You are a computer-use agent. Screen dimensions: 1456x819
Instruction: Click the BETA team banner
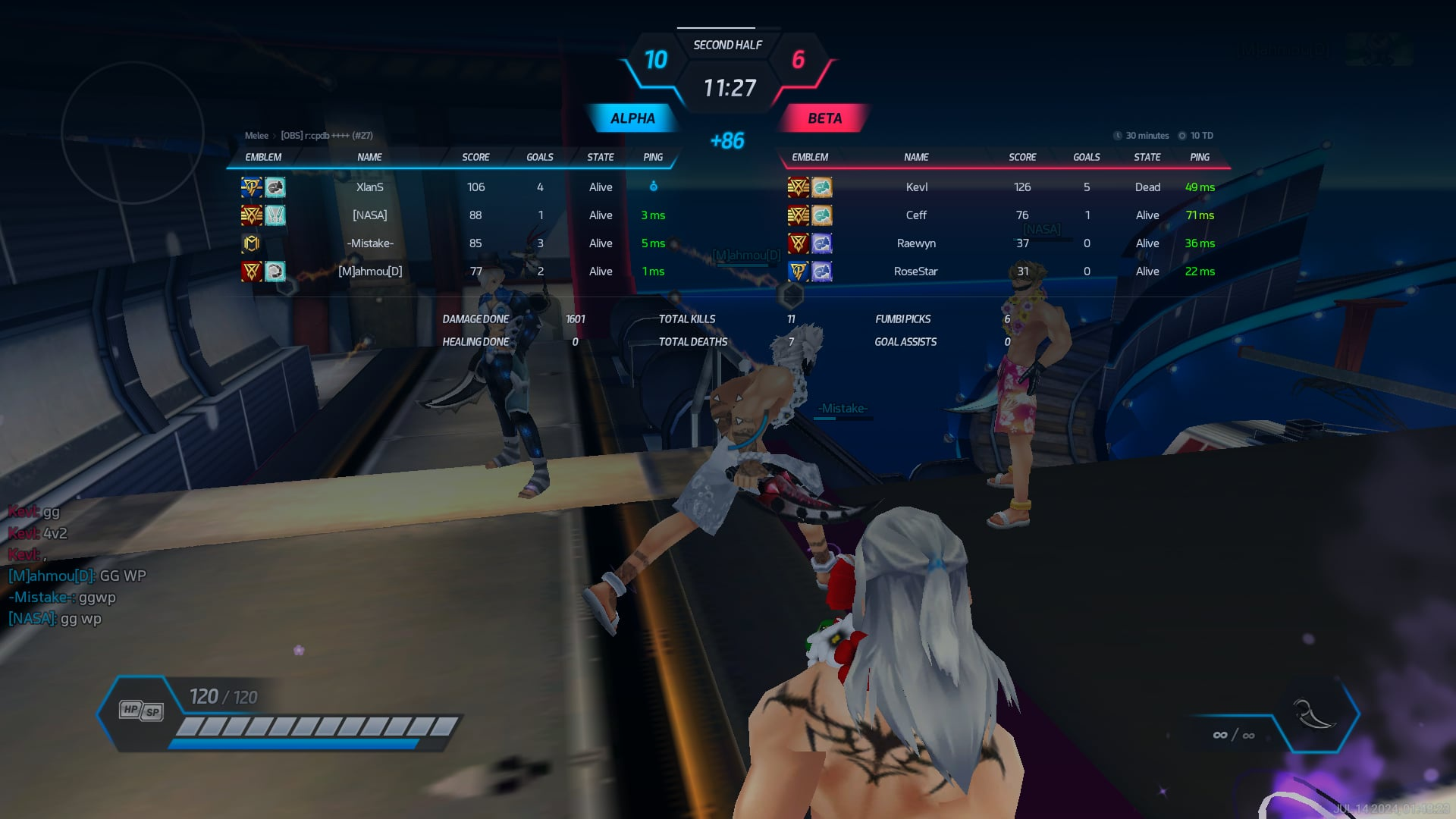point(824,118)
